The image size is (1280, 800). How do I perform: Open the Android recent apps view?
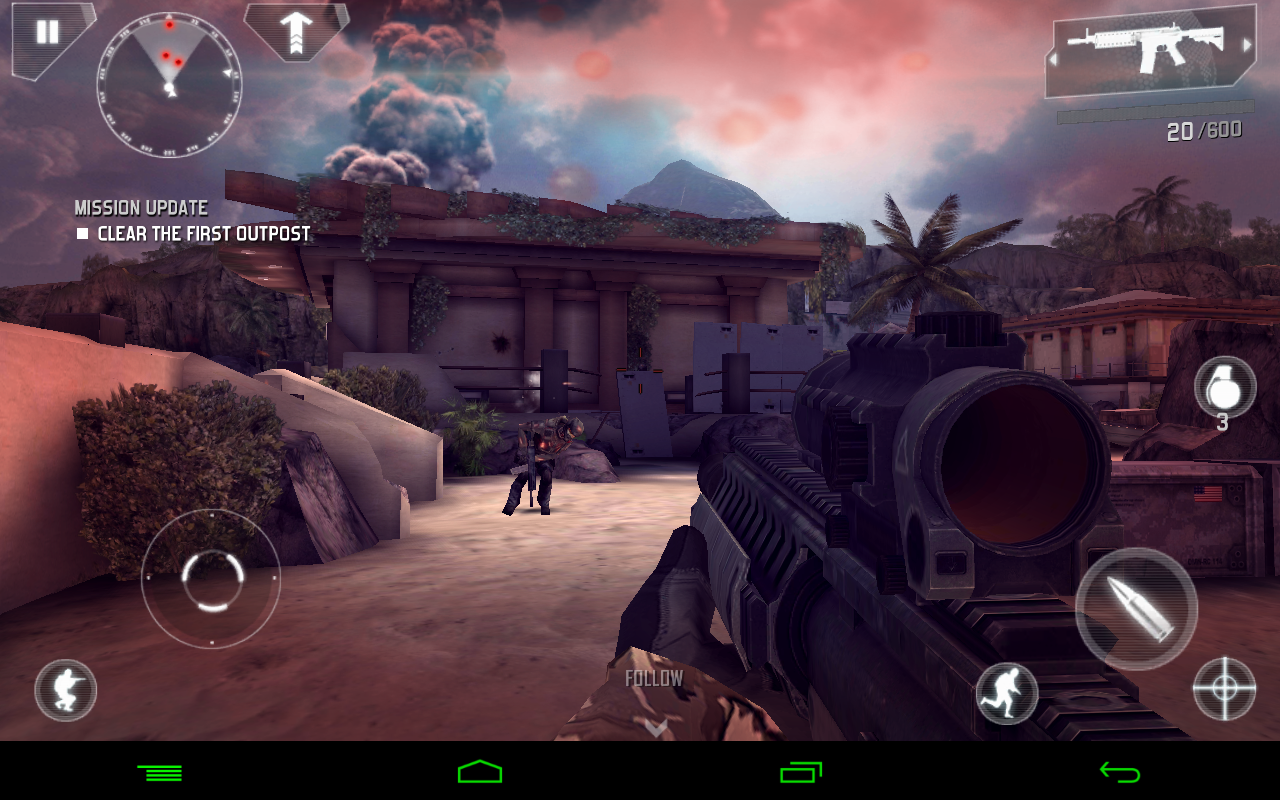(x=800, y=772)
